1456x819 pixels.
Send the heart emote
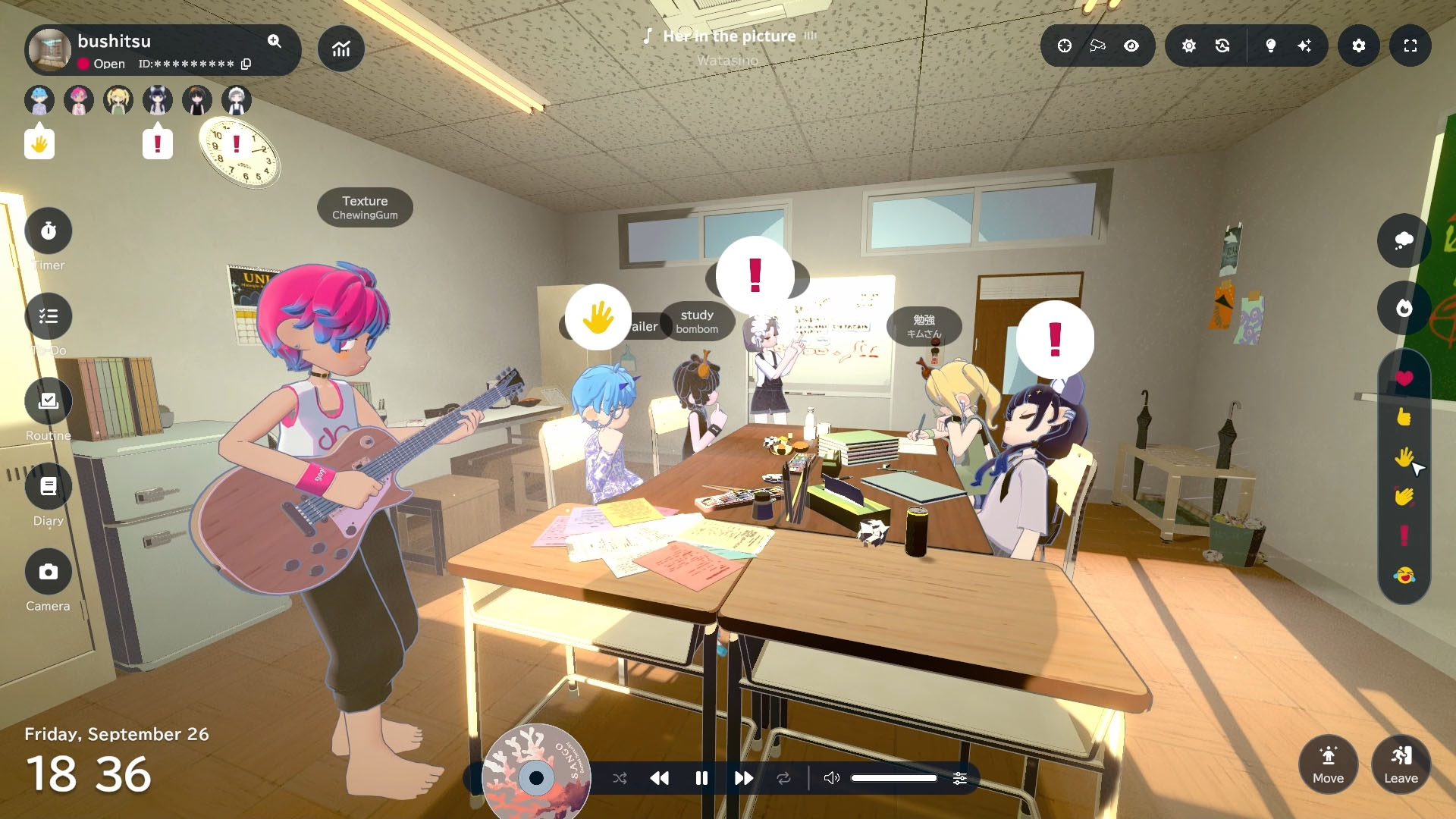(x=1404, y=378)
